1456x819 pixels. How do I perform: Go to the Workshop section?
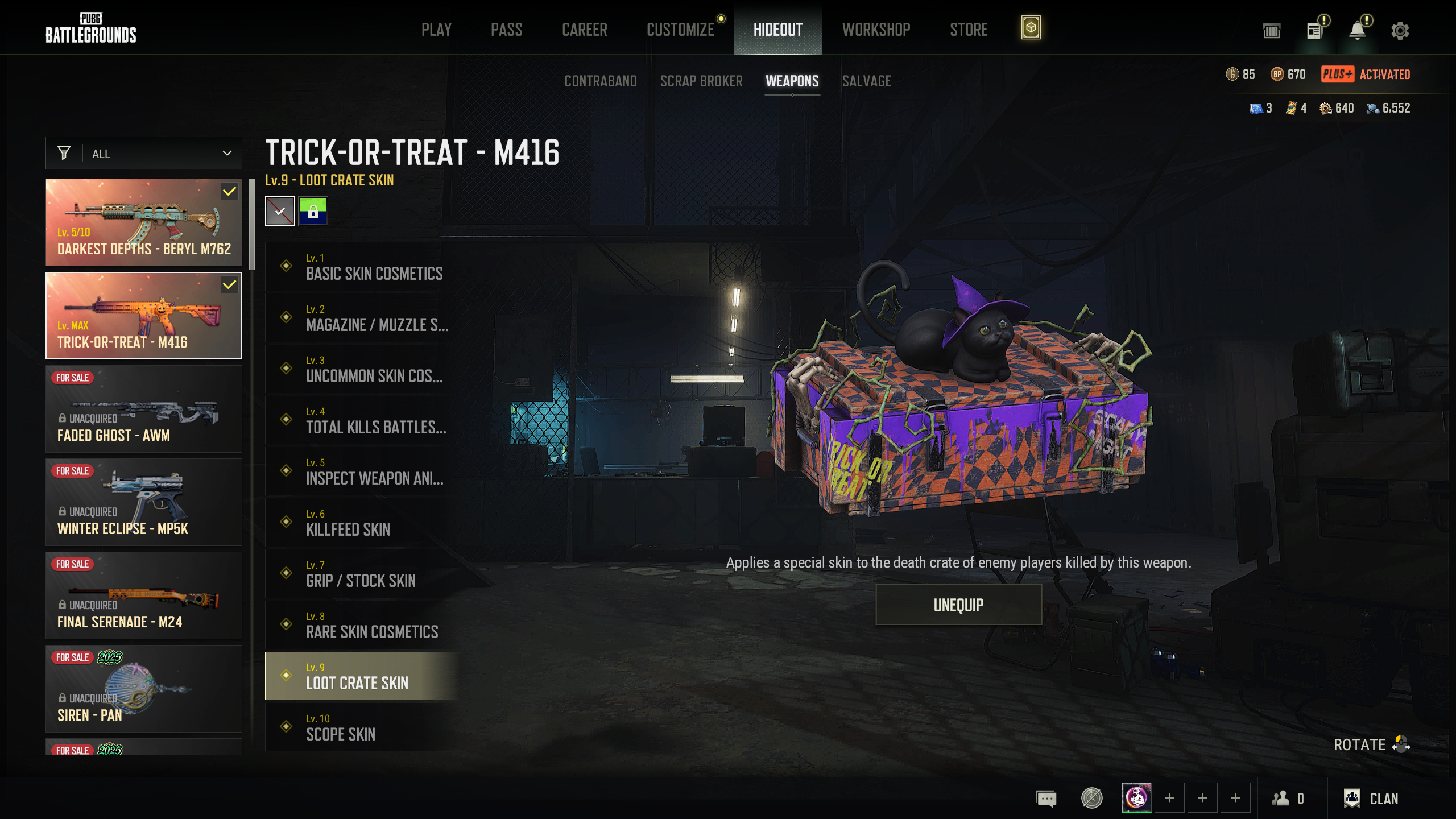(876, 30)
